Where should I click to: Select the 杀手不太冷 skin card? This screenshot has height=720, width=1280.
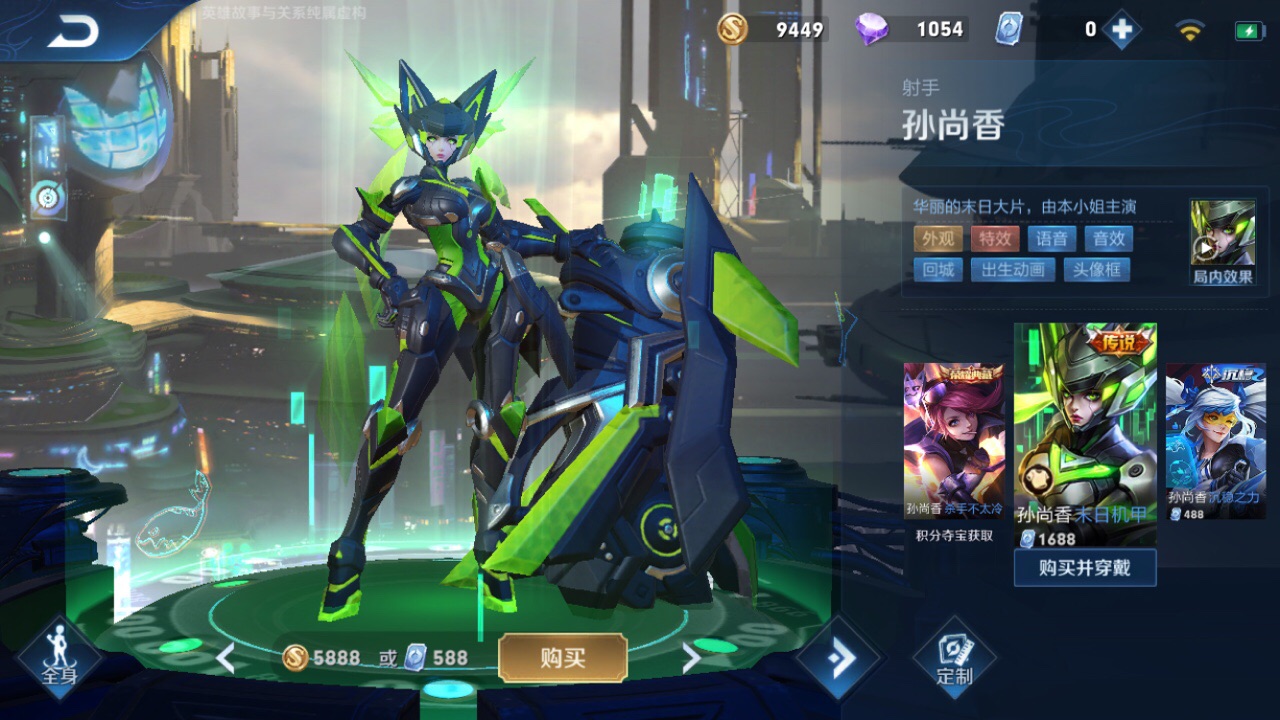954,440
